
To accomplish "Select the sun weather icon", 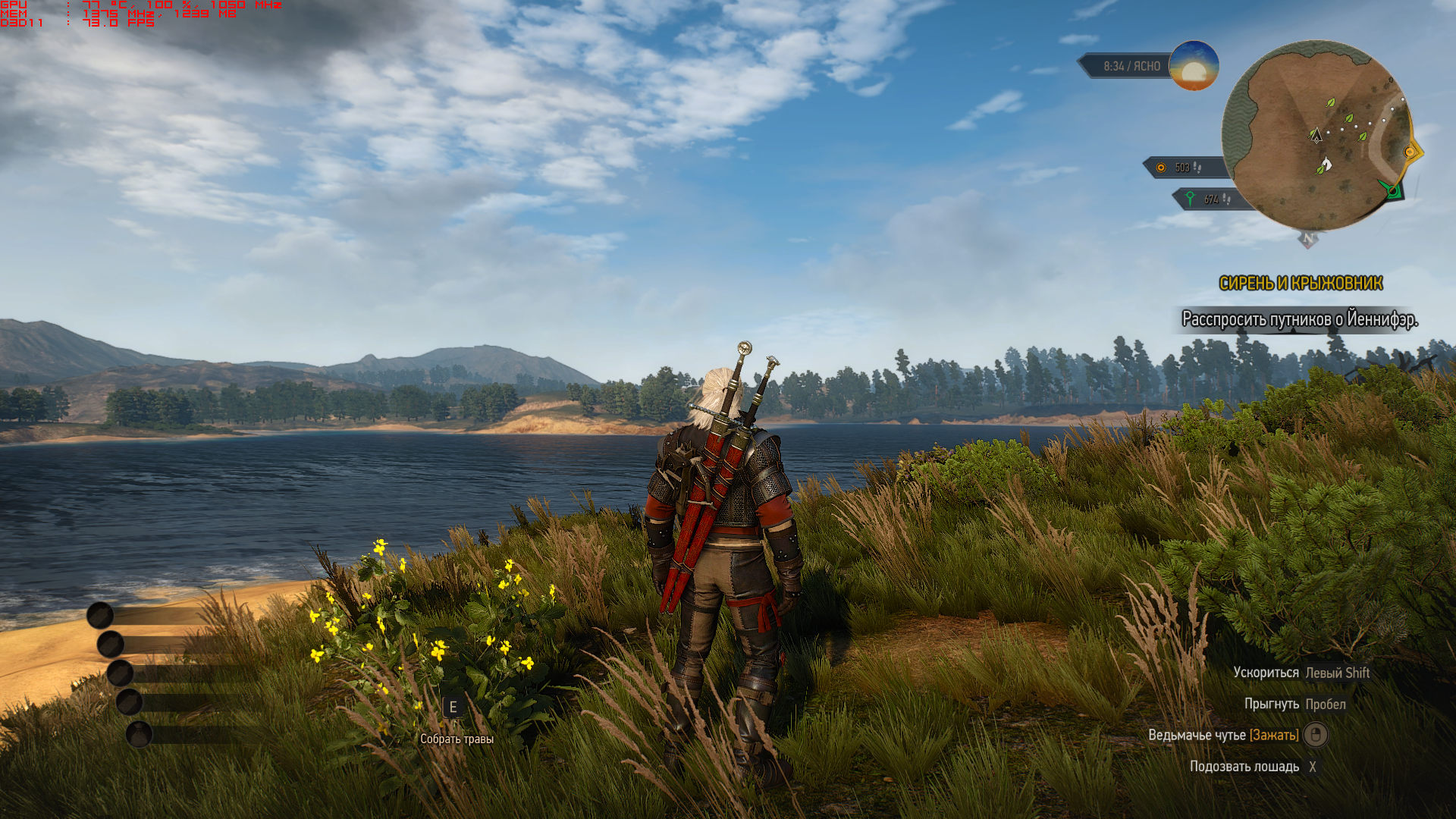I will click(x=1194, y=66).
